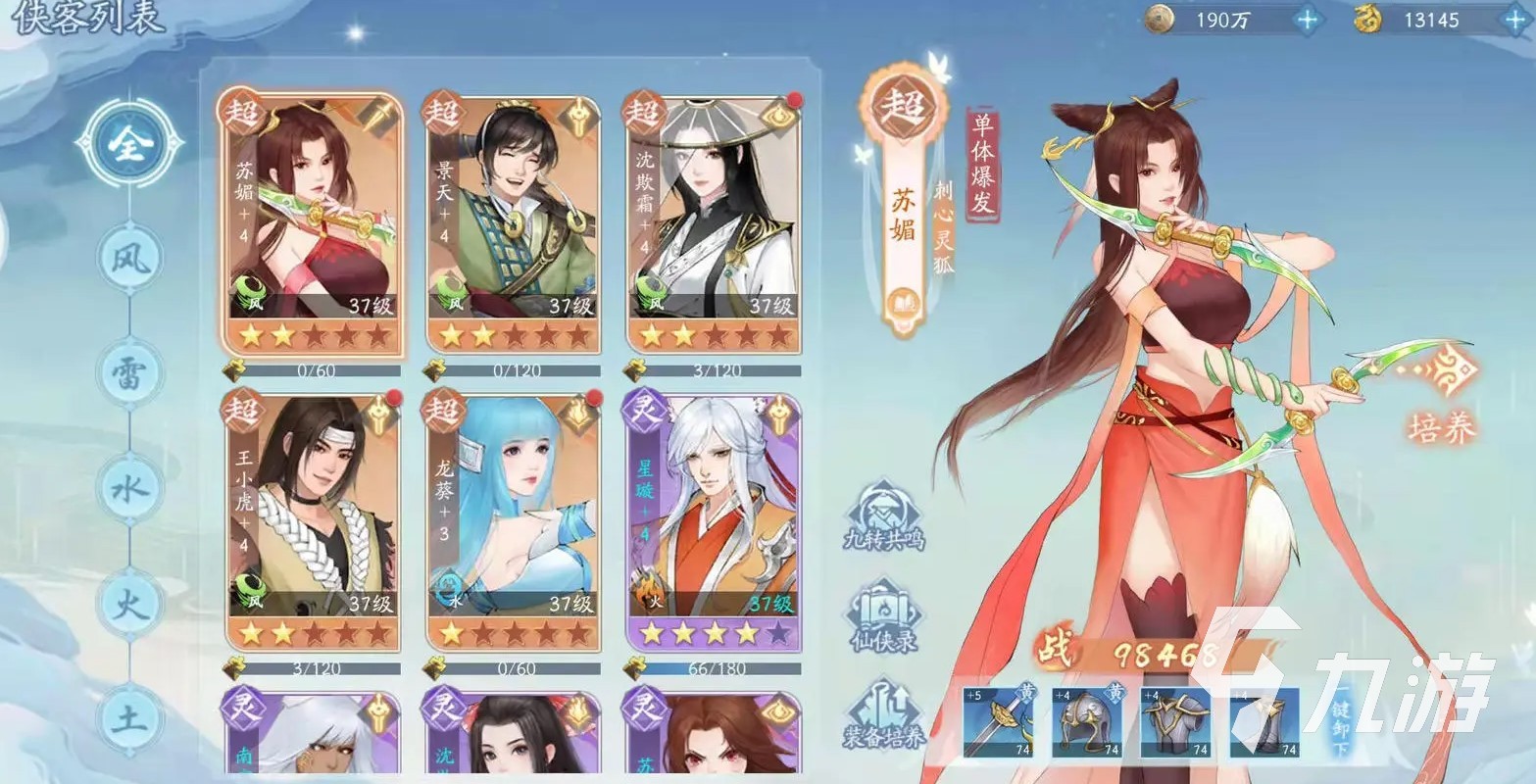Select the 全 (all) element filter
The image size is (1536, 784).
point(128,145)
